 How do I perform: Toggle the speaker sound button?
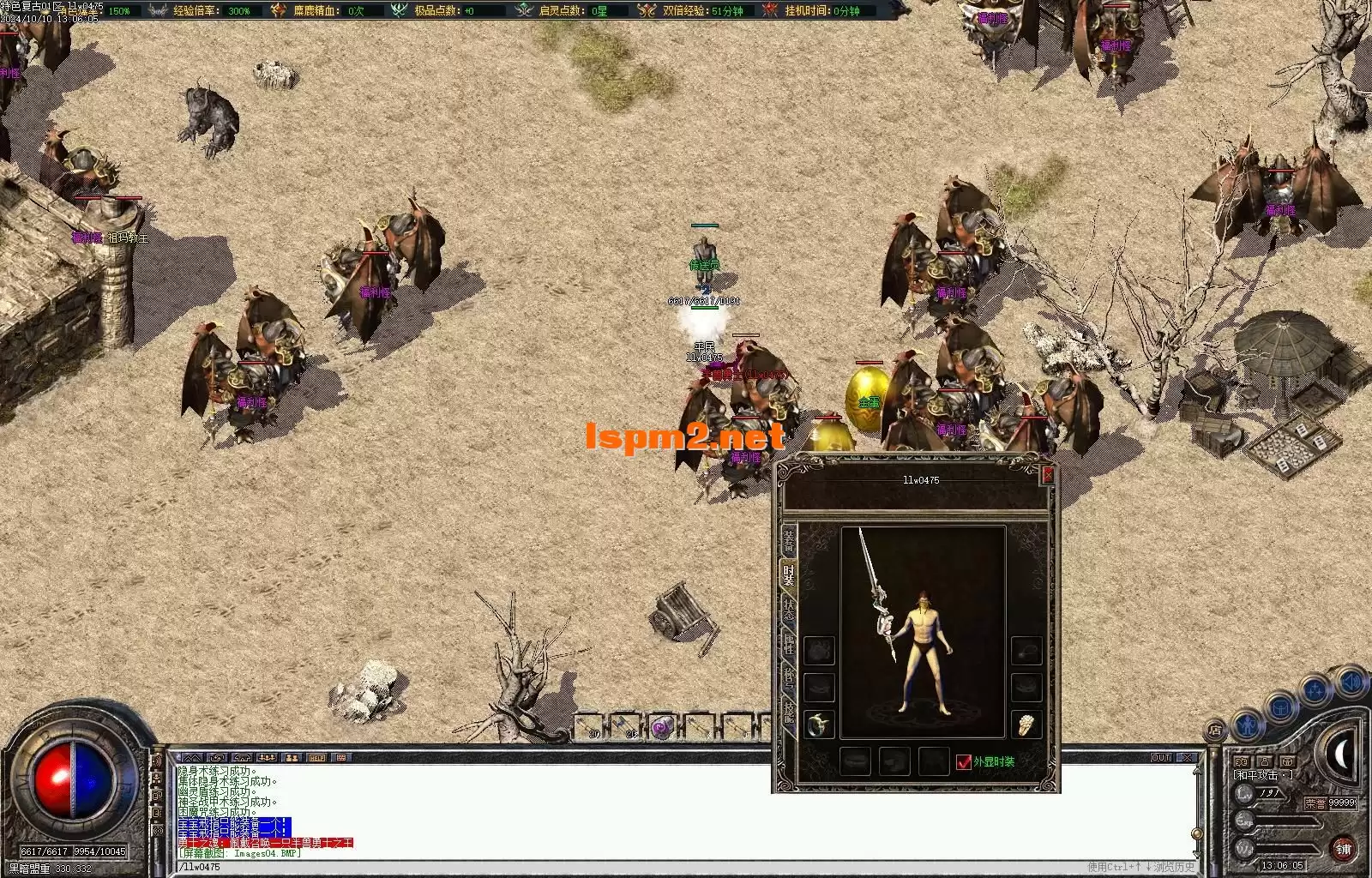[1351, 682]
